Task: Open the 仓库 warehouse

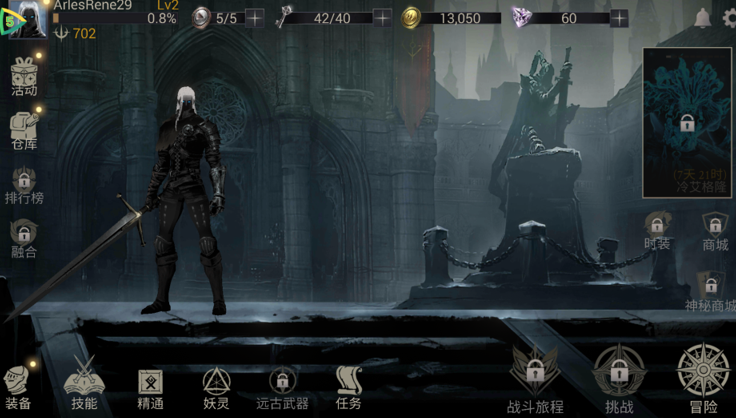Action: point(24,128)
